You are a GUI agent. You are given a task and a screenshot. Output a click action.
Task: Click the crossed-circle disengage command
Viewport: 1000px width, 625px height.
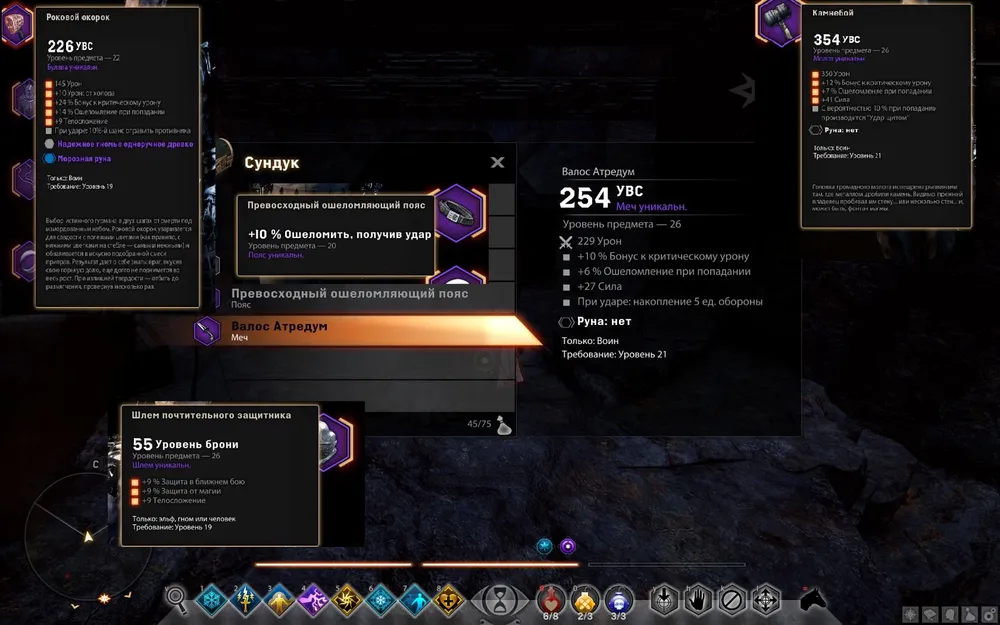732,599
